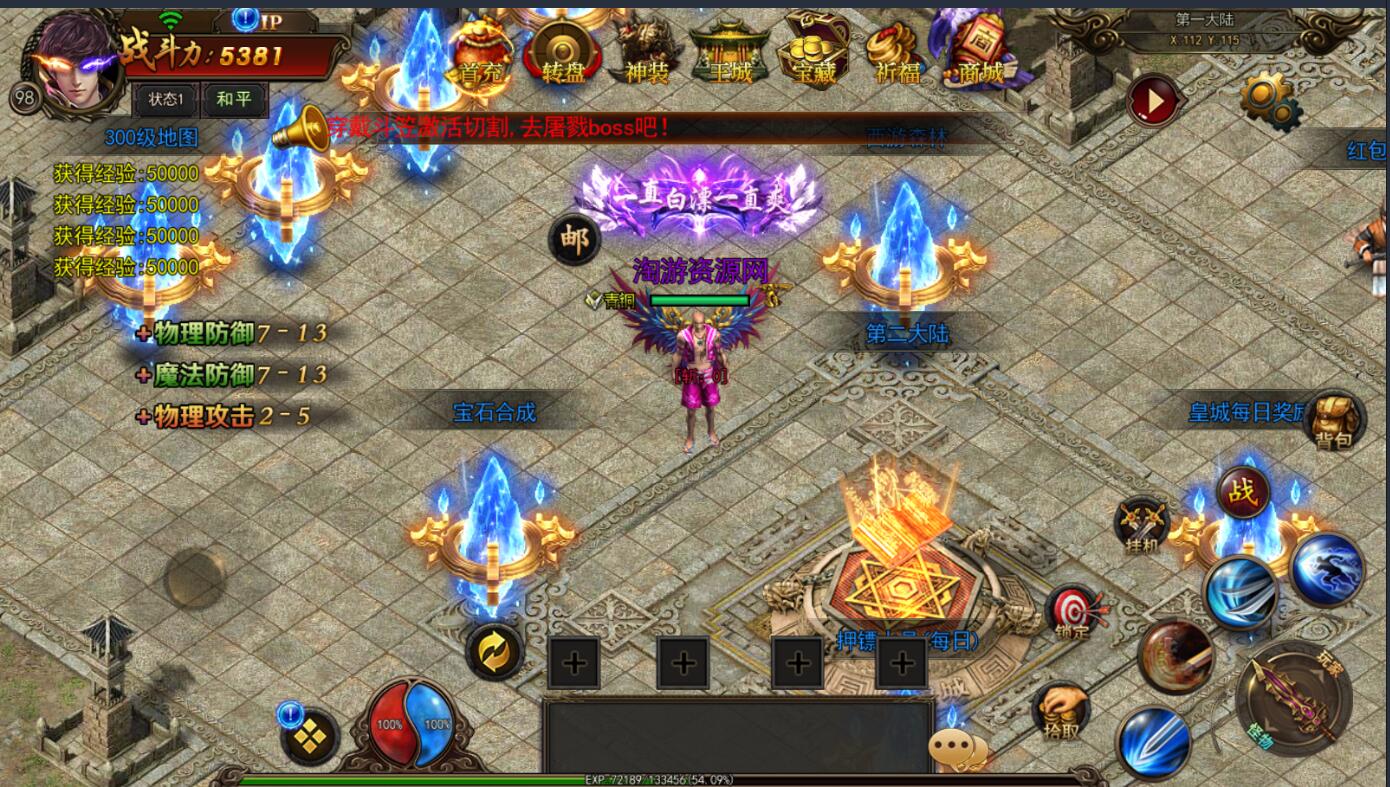Open the 状态1 status button
The width and height of the screenshot is (1390, 787).
pos(166,100)
